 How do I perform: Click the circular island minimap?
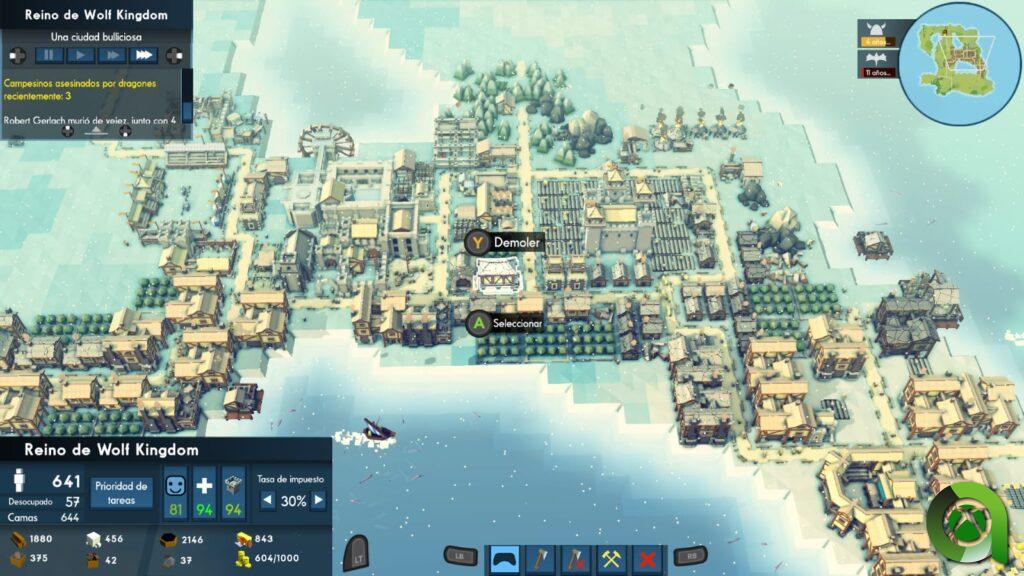tap(959, 62)
